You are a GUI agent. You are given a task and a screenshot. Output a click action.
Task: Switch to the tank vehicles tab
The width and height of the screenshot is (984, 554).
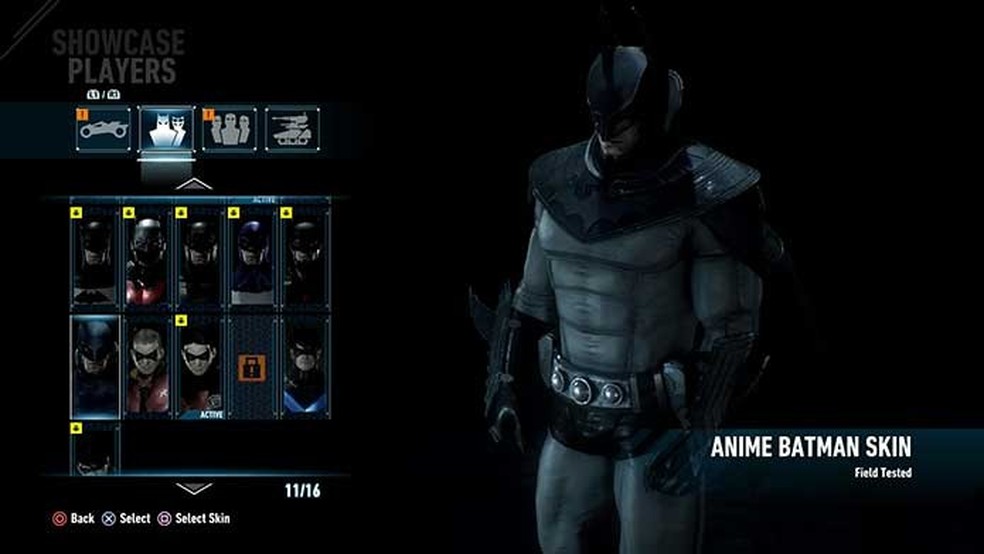pos(292,129)
